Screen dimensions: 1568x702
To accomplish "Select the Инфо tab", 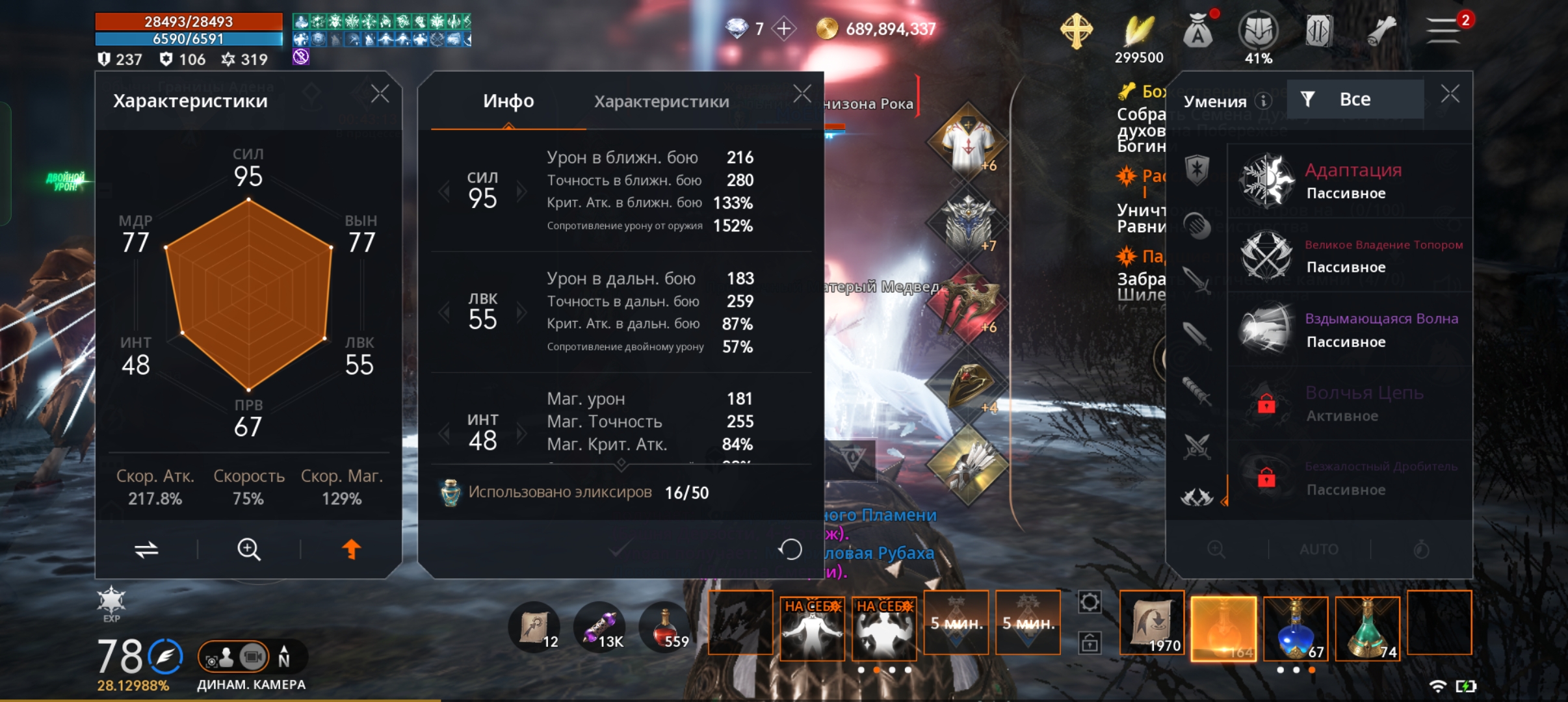I will pos(508,101).
